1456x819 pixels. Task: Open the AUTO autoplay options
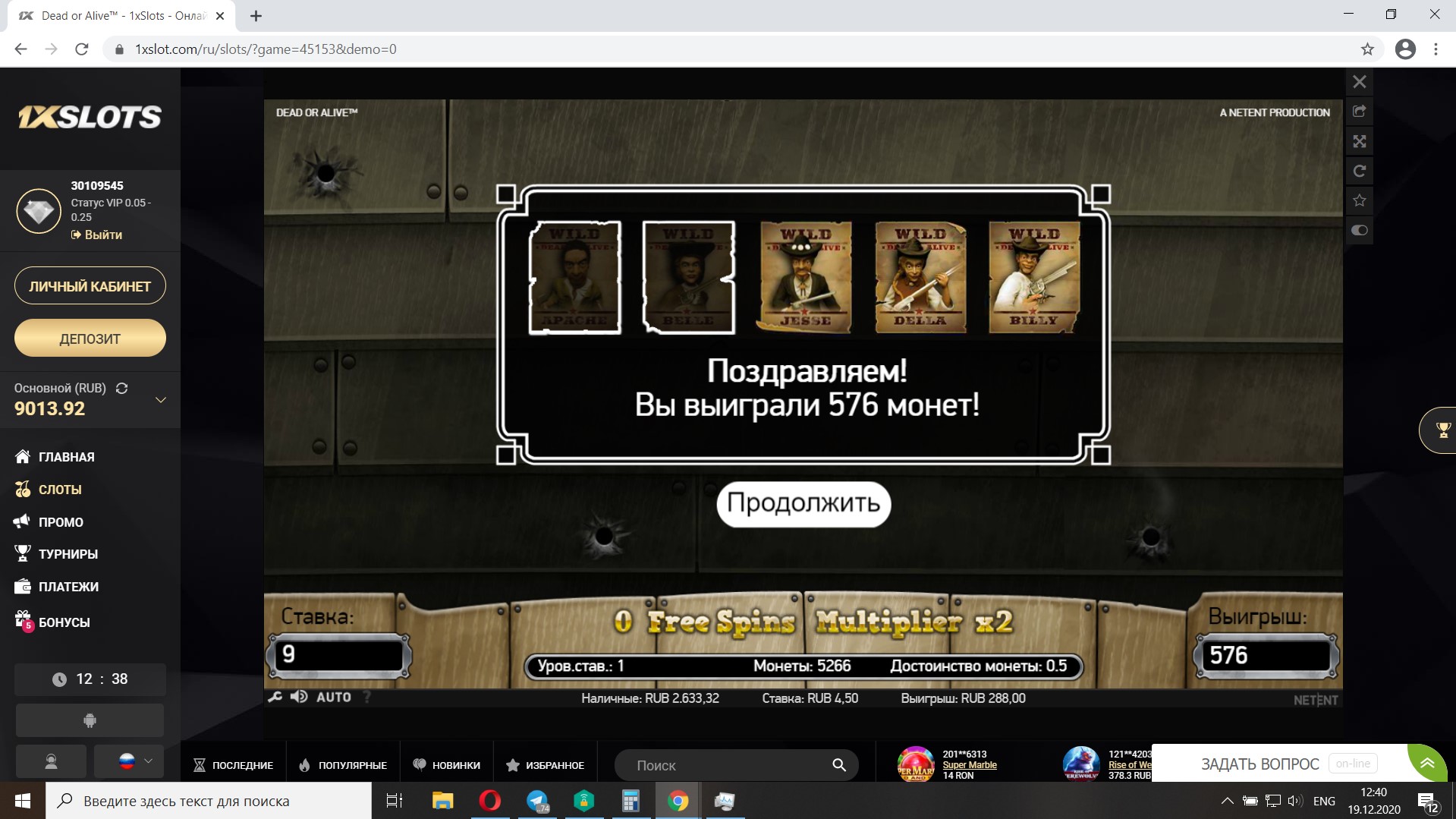(x=333, y=697)
